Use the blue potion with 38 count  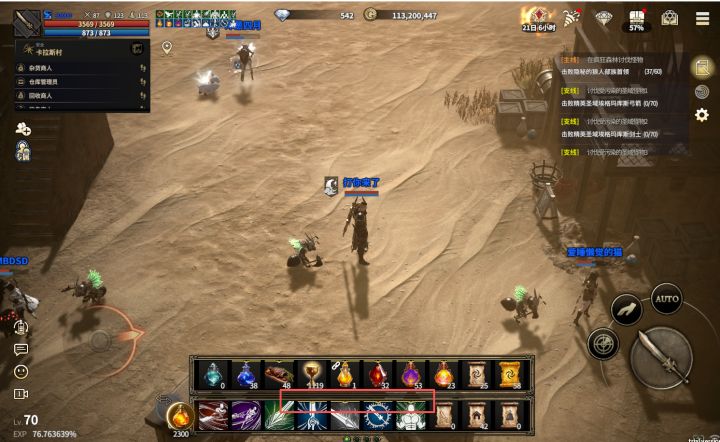(x=245, y=373)
